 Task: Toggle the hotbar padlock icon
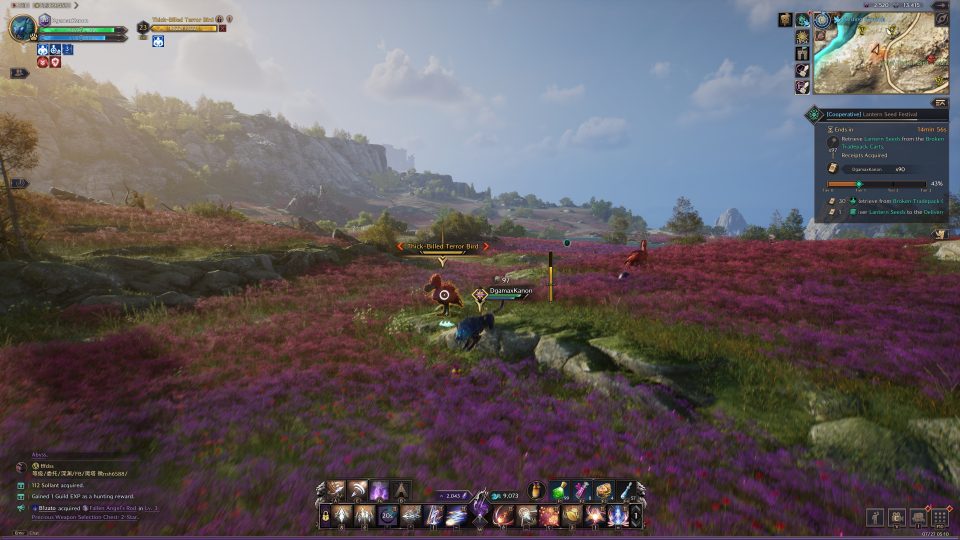tap(326, 516)
